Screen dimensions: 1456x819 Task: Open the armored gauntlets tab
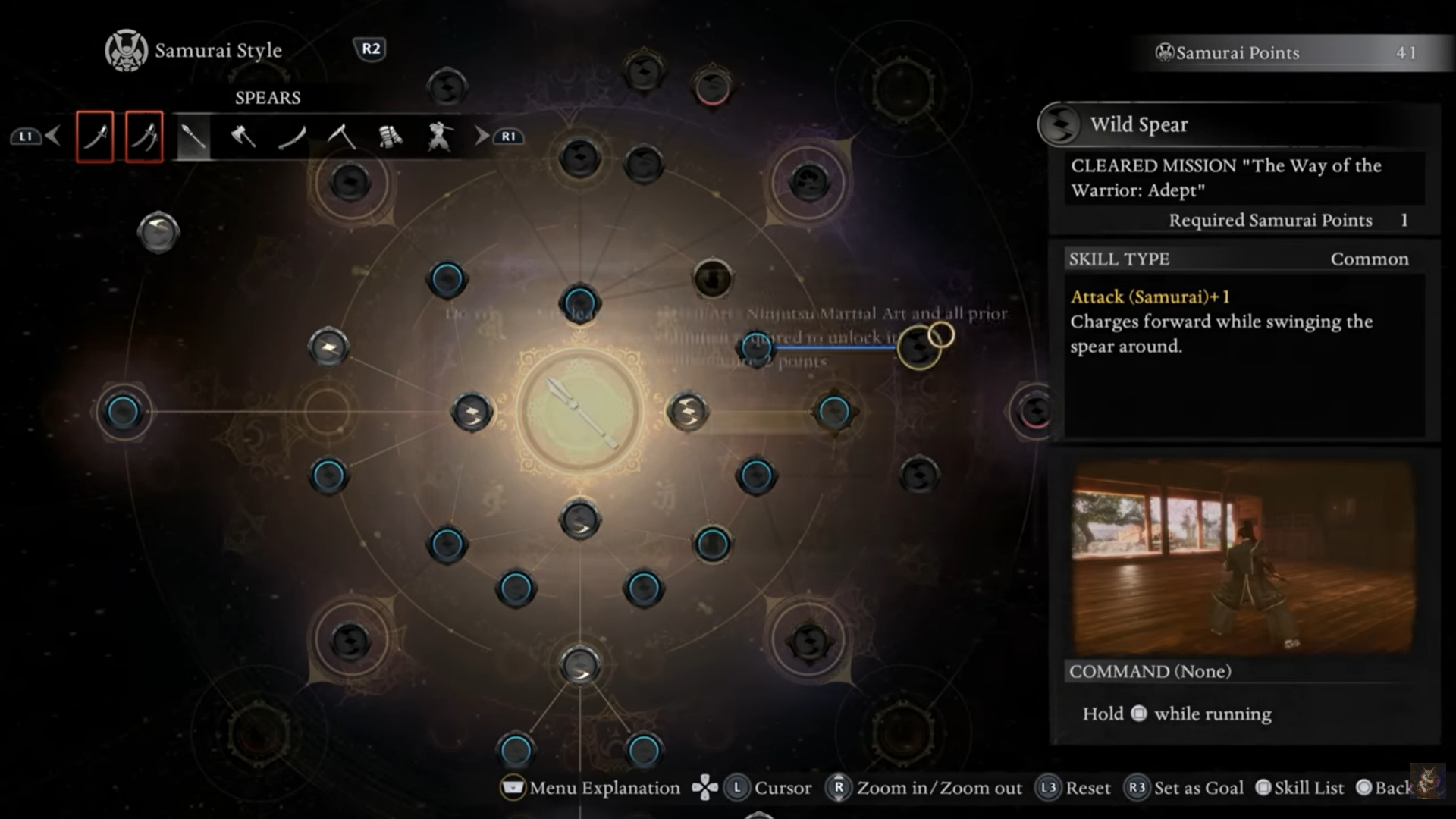390,136
